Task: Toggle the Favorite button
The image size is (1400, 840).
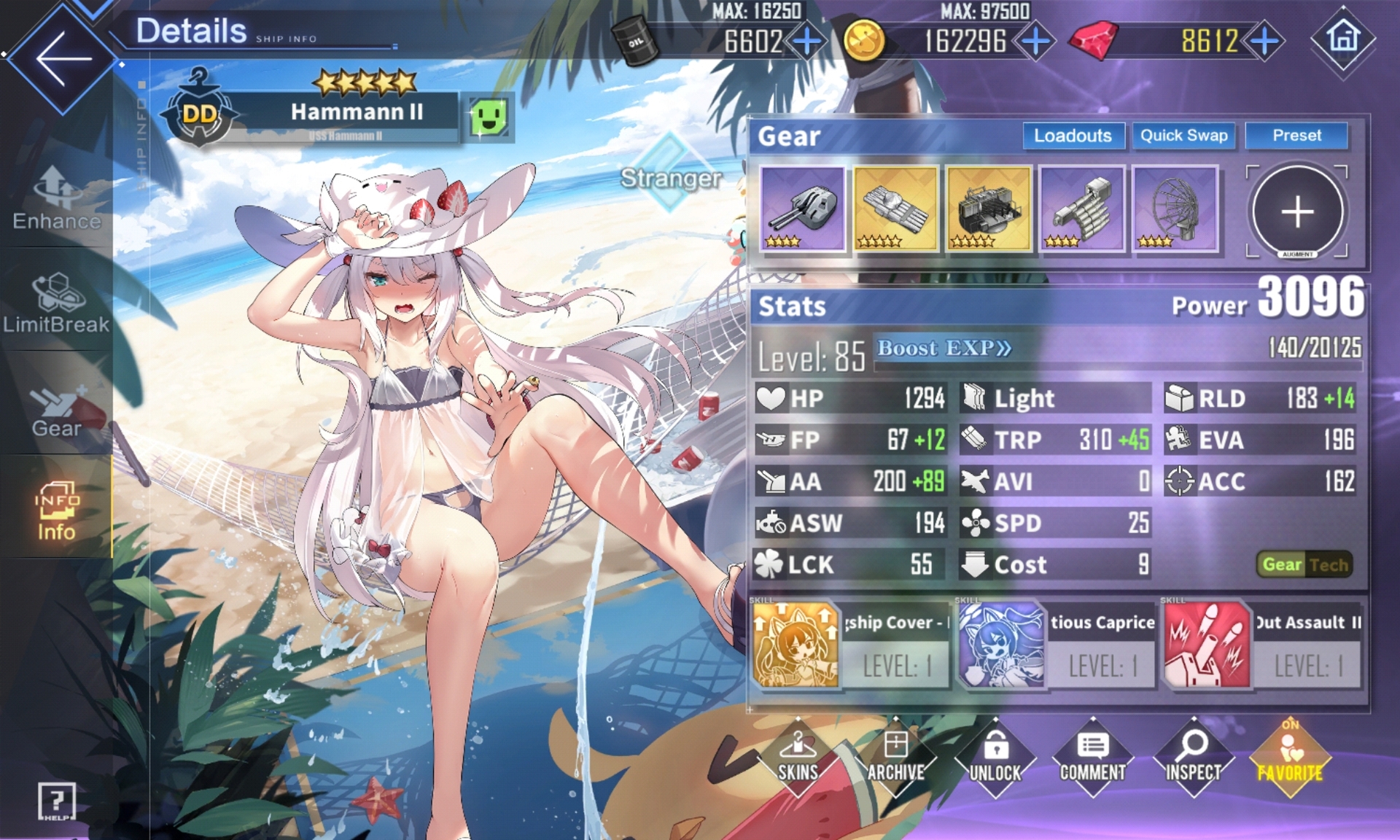Action: point(1290,758)
